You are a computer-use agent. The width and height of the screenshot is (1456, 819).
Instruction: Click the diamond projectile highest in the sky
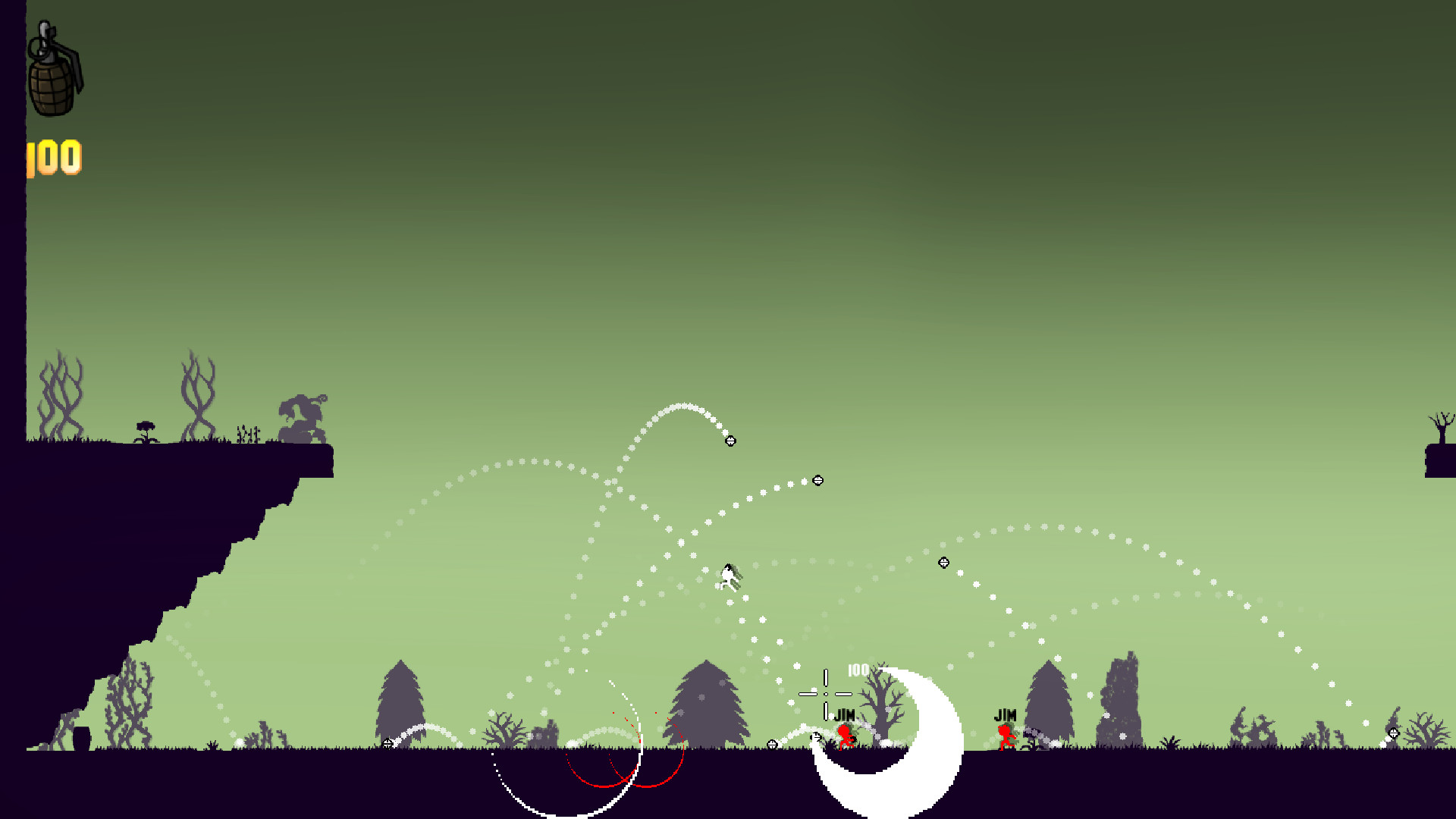pos(730,439)
